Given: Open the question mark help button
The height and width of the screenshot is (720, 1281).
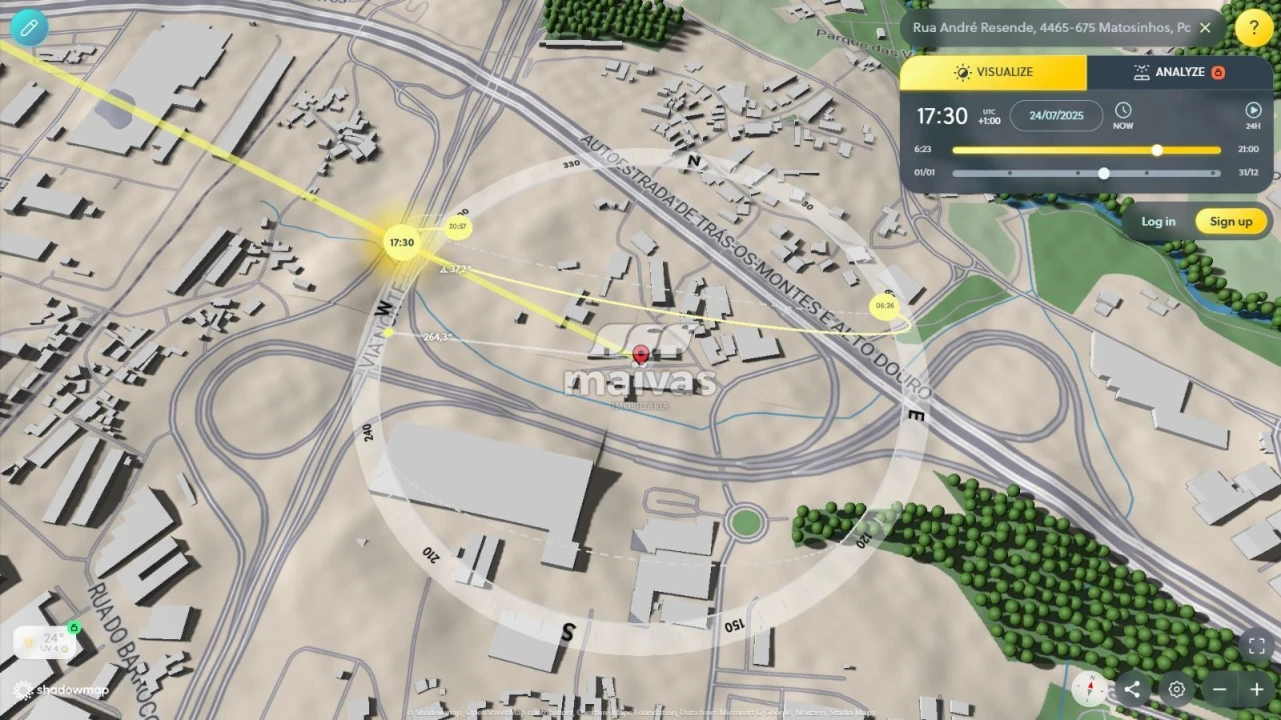Looking at the screenshot, I should click(x=1254, y=28).
